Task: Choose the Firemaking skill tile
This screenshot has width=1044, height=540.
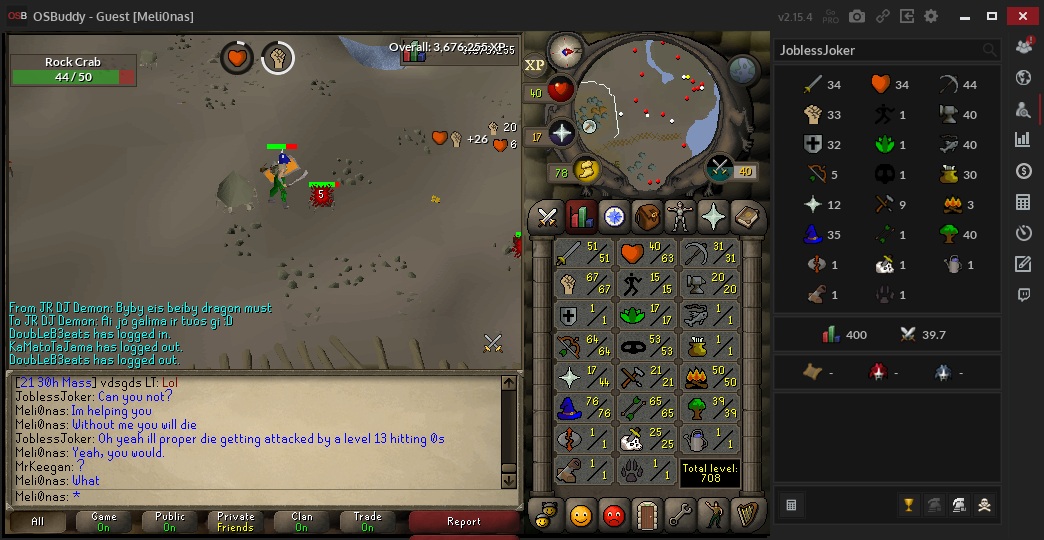Action: (709, 378)
